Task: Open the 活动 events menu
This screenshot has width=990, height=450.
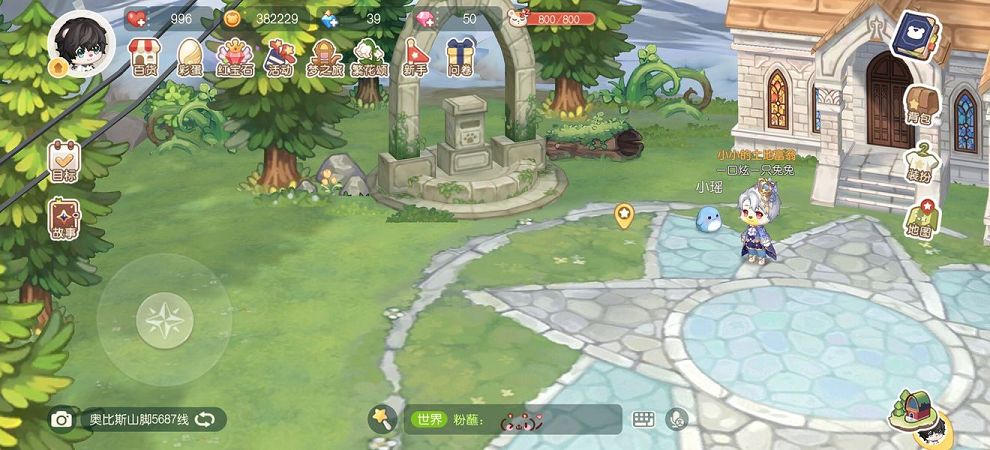Action: pos(279,56)
